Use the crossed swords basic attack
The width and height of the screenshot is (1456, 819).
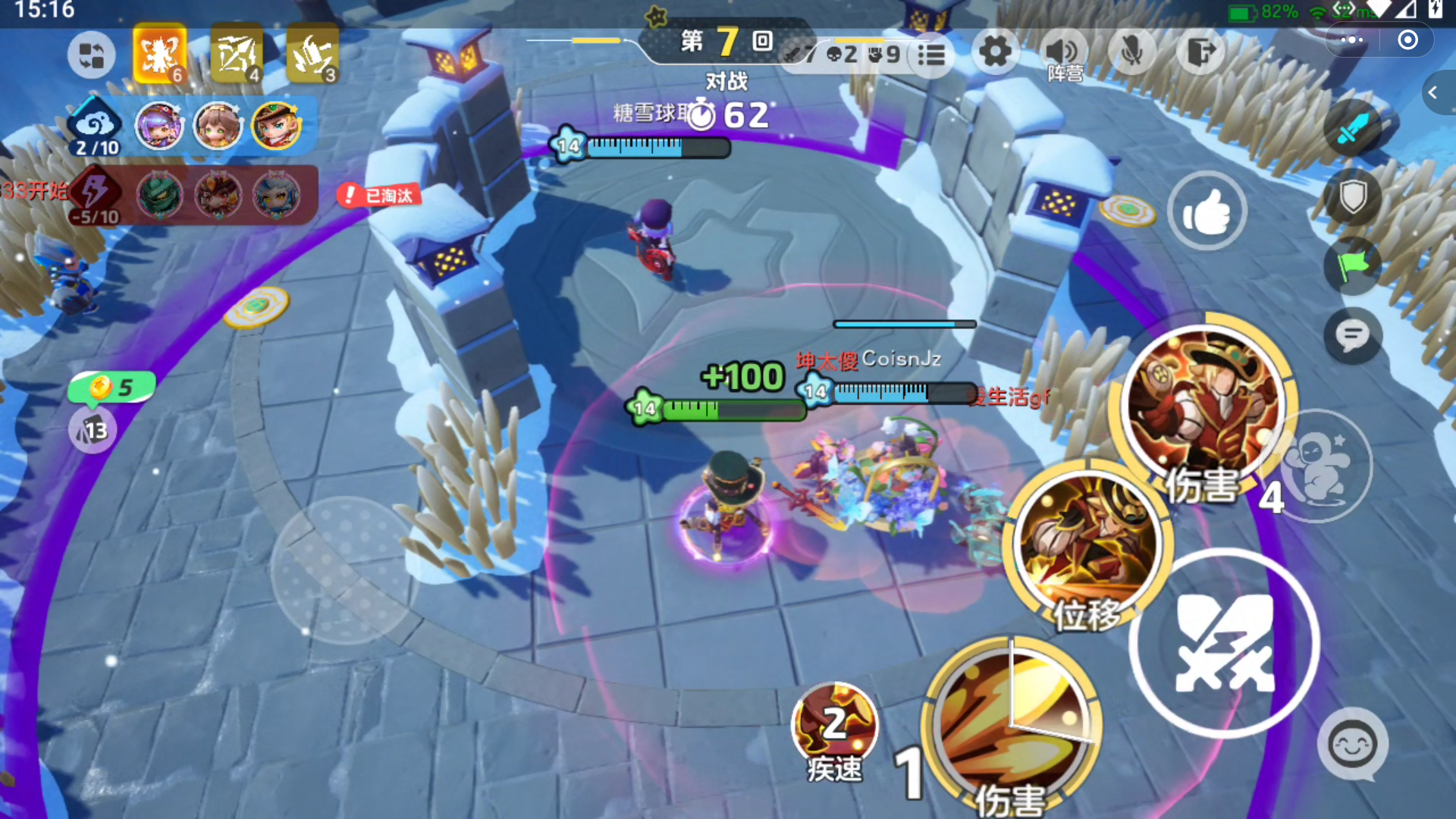(x=1224, y=643)
